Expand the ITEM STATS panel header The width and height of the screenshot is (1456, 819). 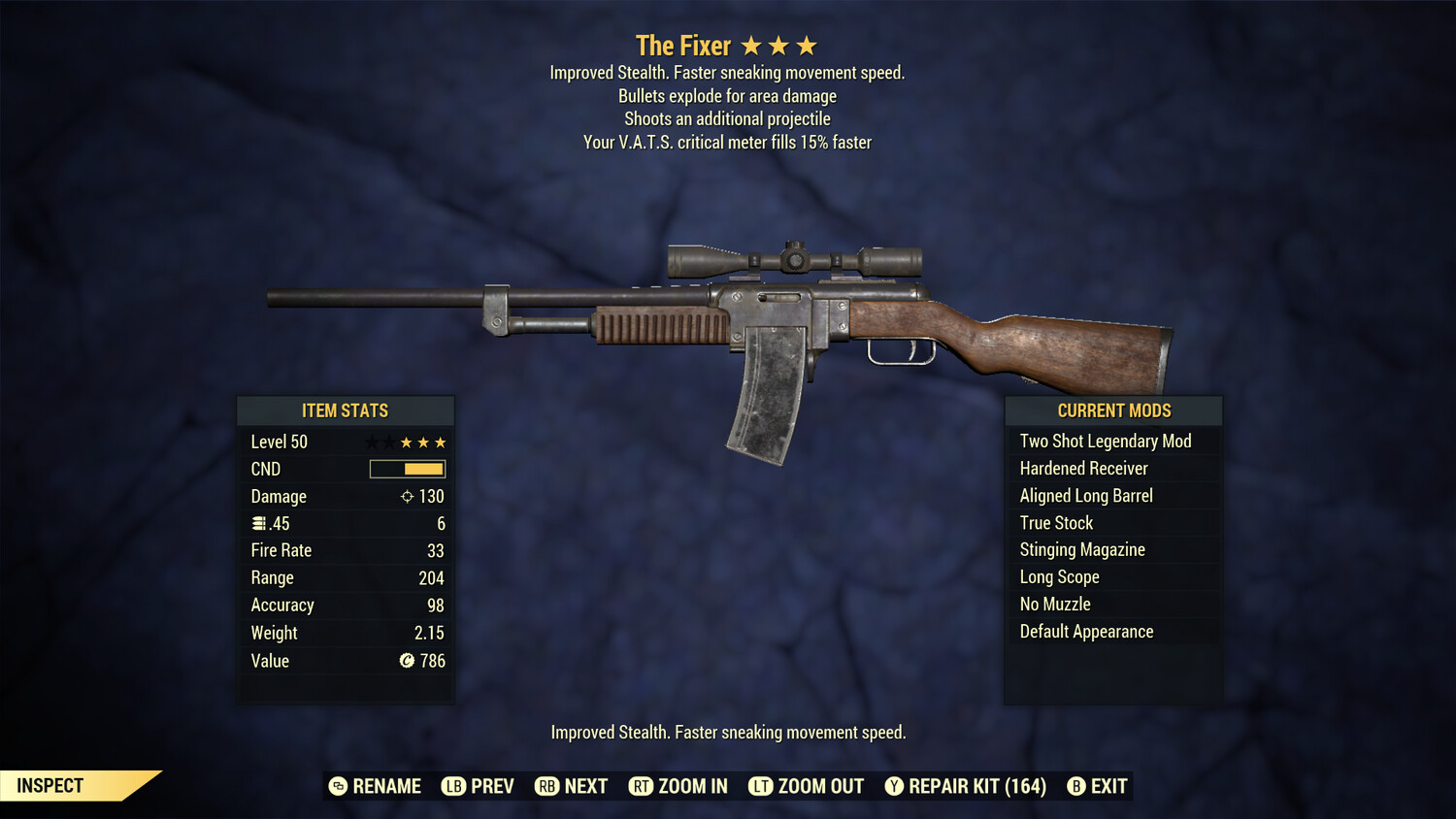coord(346,410)
